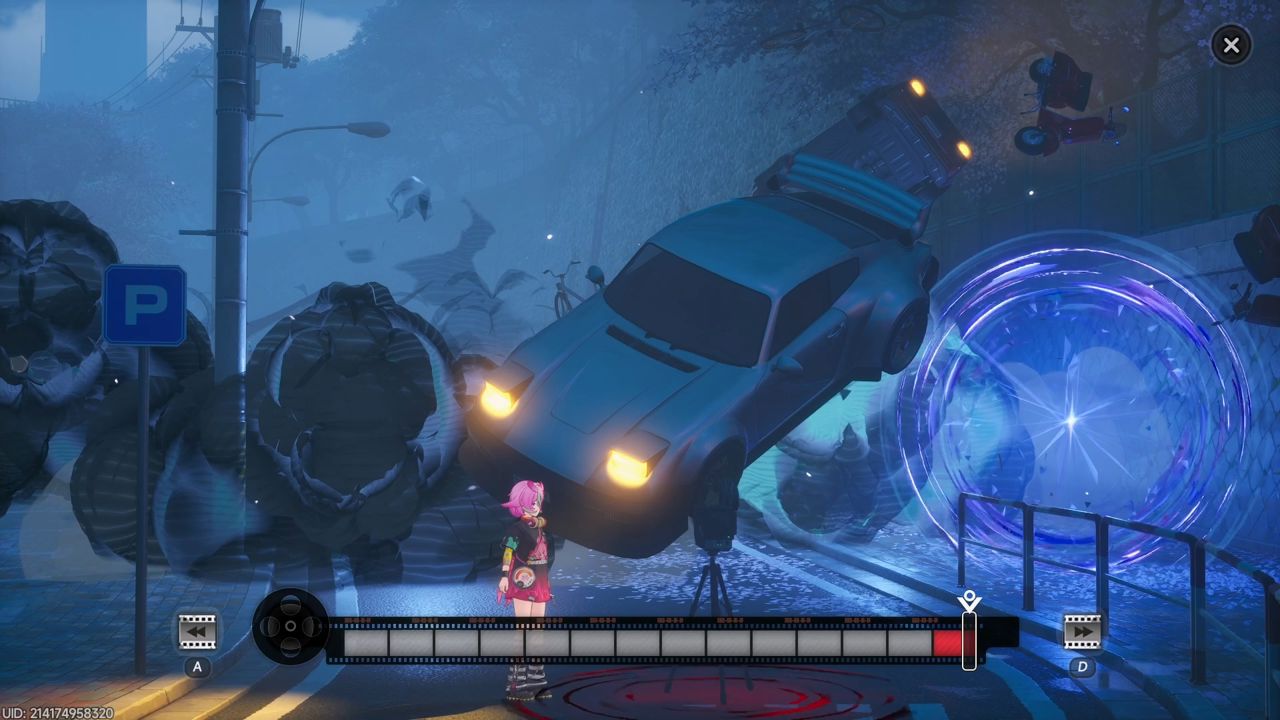
Task: Click the film reel icon
Action: pyautogui.click(x=290, y=627)
